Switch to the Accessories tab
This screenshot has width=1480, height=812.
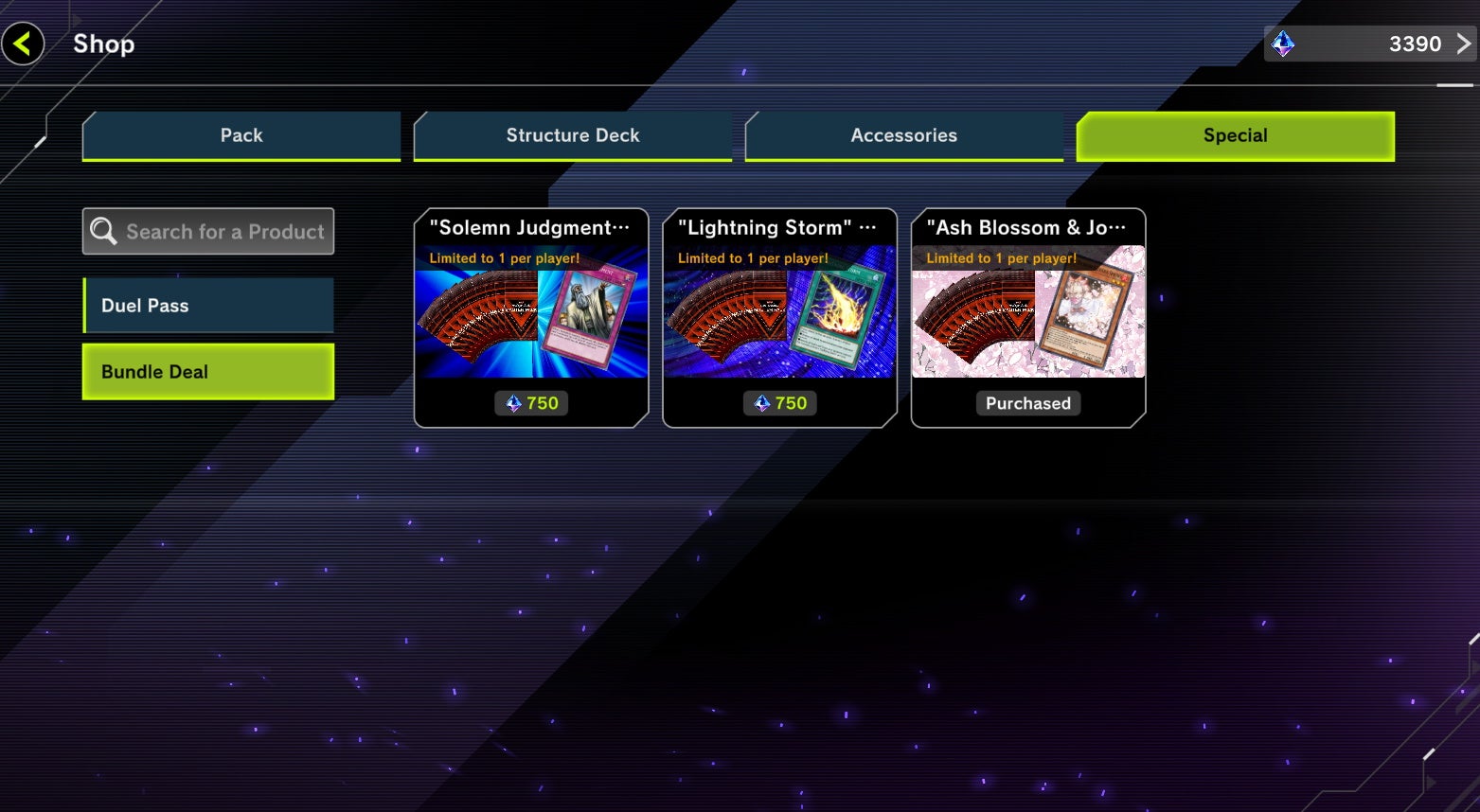(903, 135)
